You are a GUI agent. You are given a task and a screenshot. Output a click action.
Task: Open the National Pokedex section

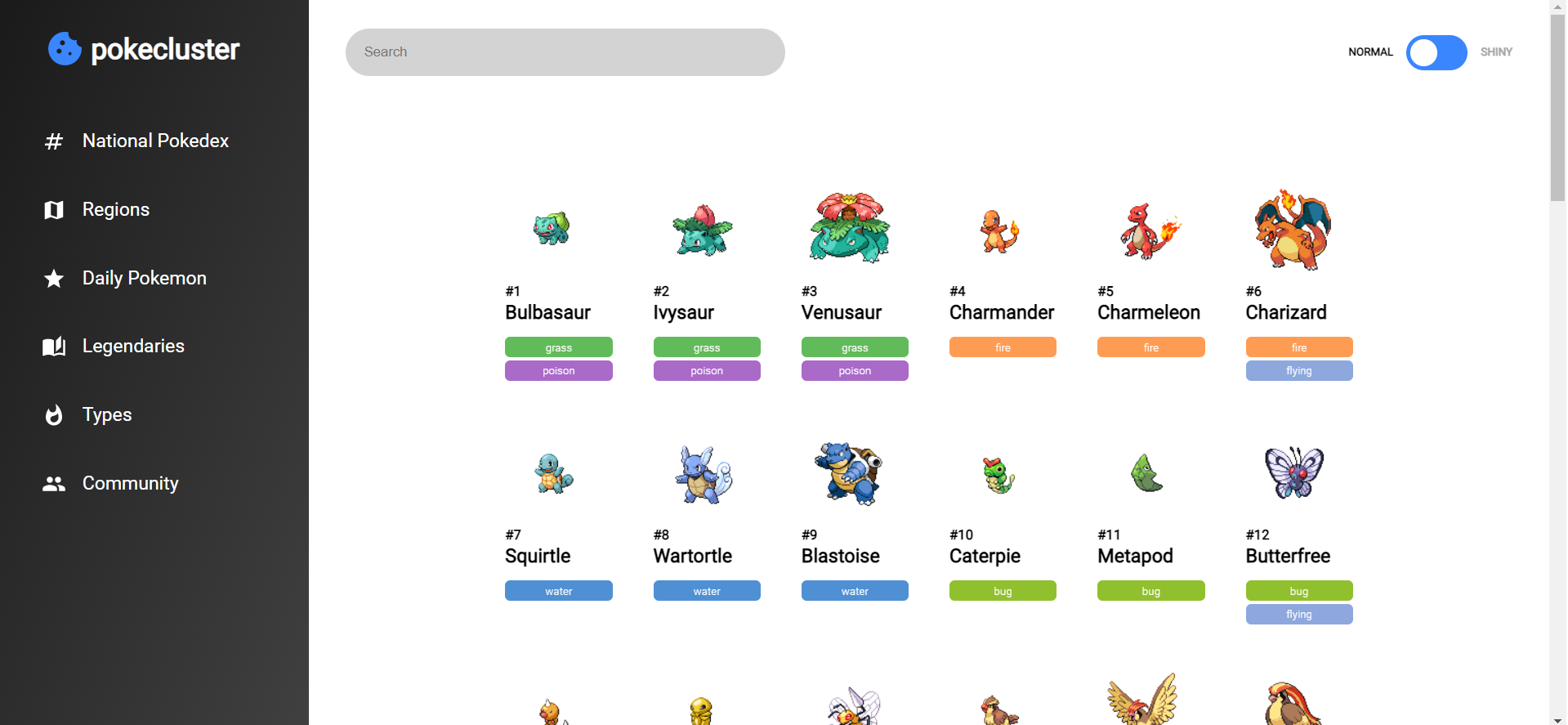pos(155,141)
